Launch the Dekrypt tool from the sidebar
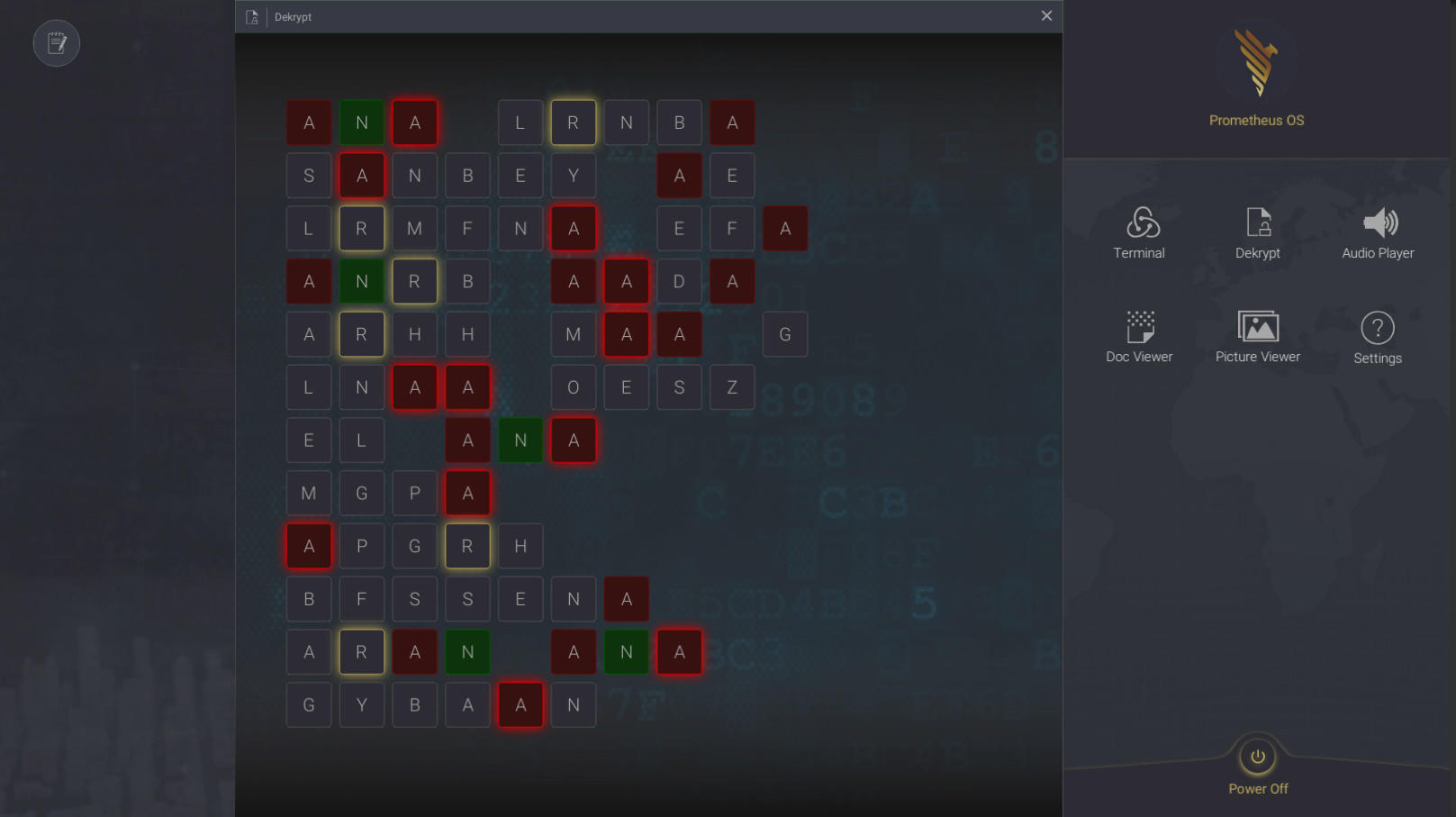1456x817 pixels. click(x=1257, y=234)
